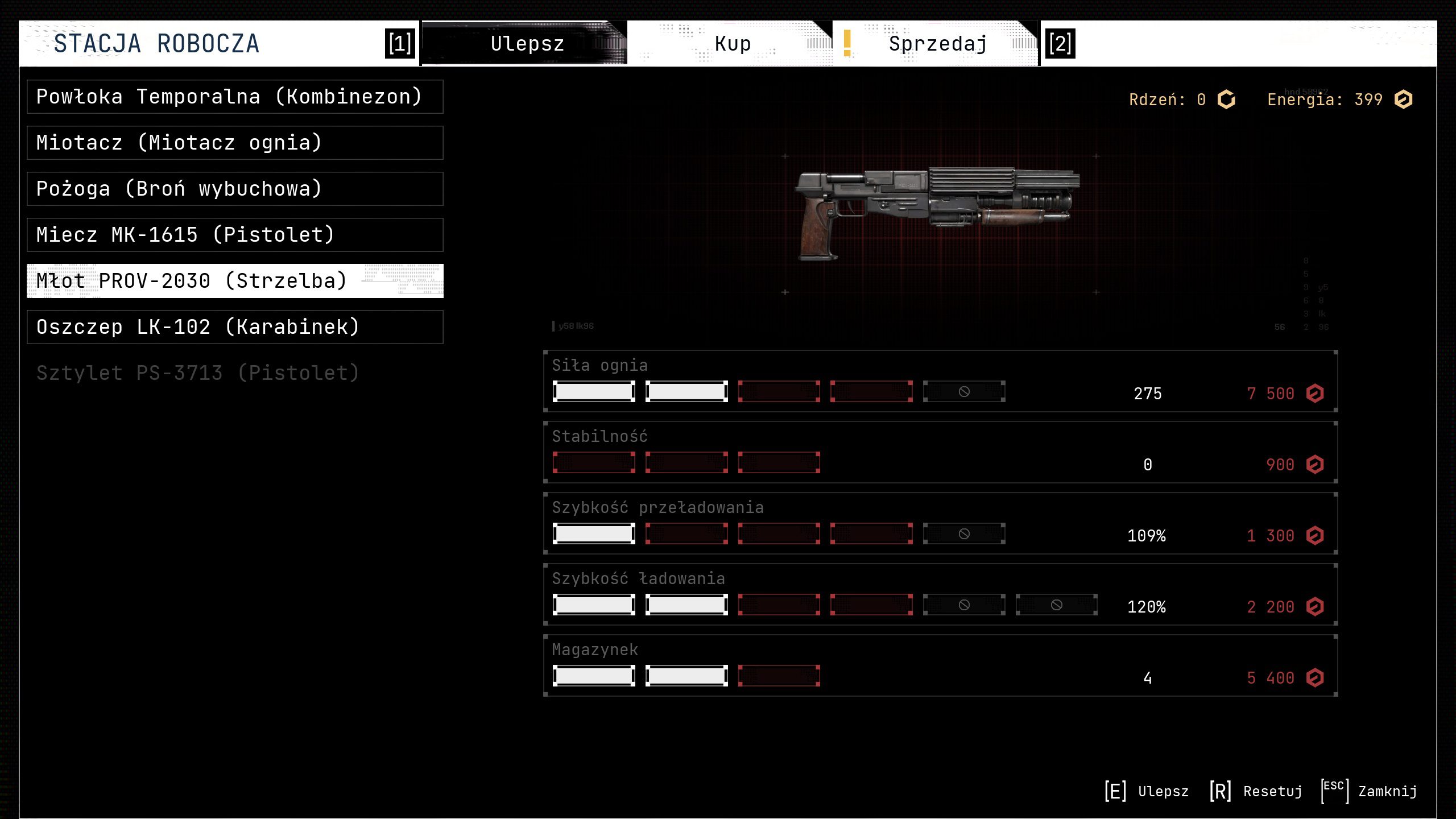1456x819 pixels.
Task: Select Szybkość przeładowania upgrade row
Action: 940,523
